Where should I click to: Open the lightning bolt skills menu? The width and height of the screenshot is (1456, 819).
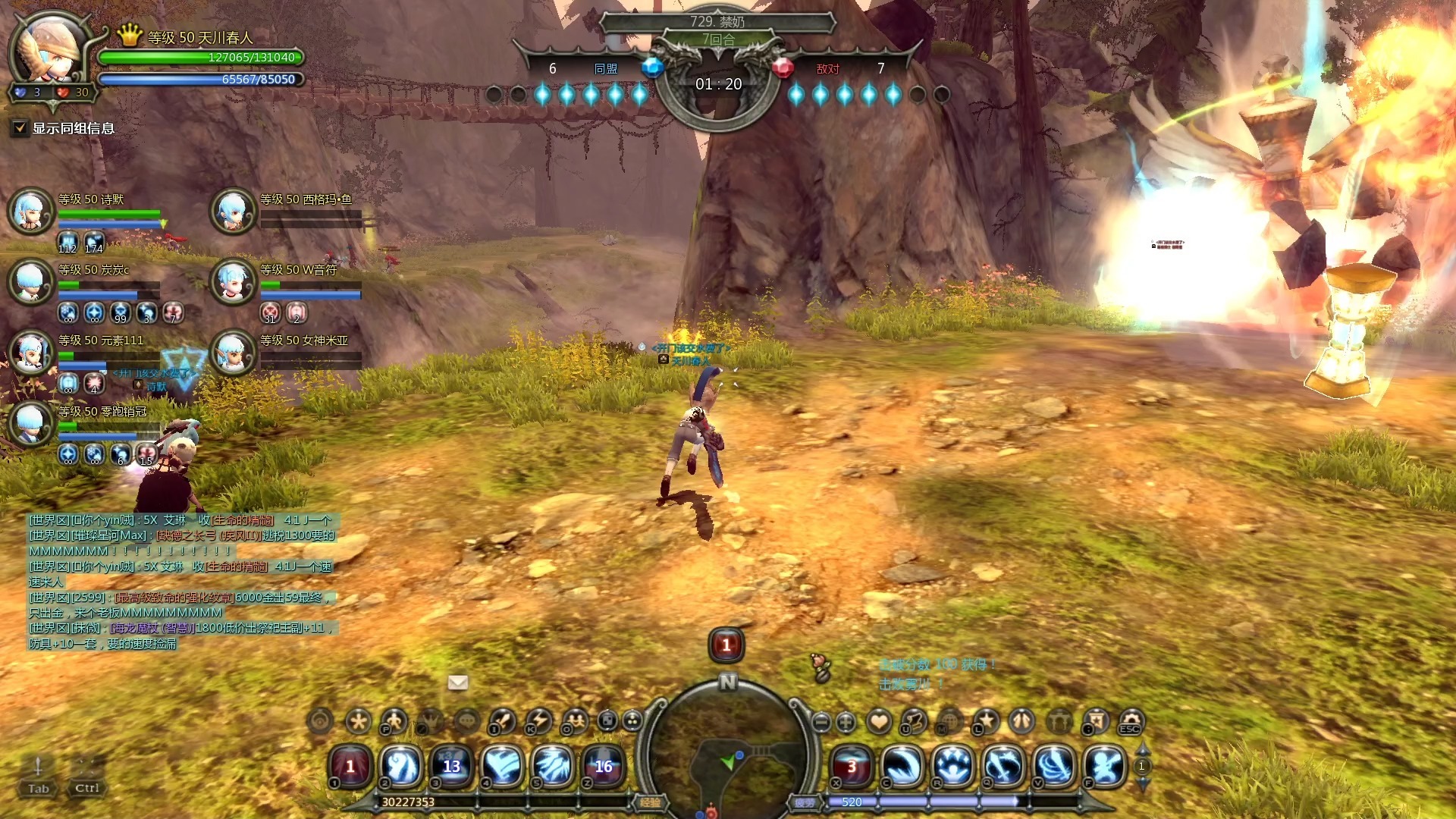click(540, 720)
